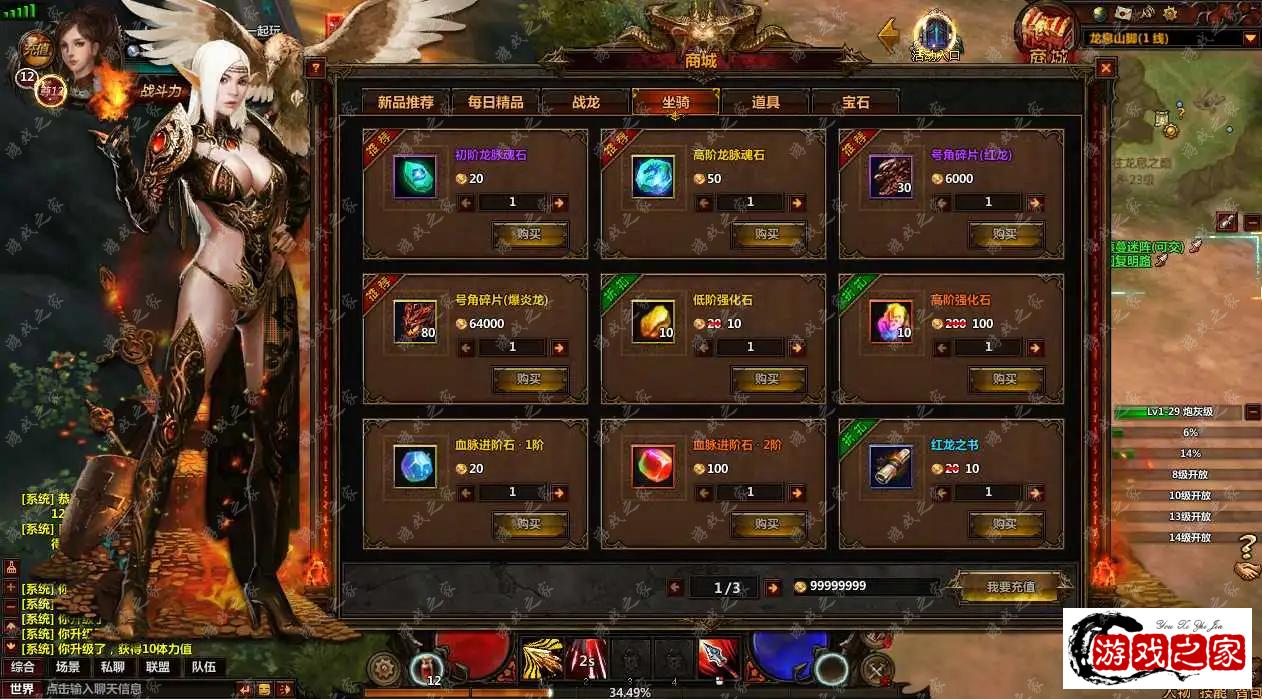Select the 血脉进阶石·1阶 item icon

[x=414, y=466]
